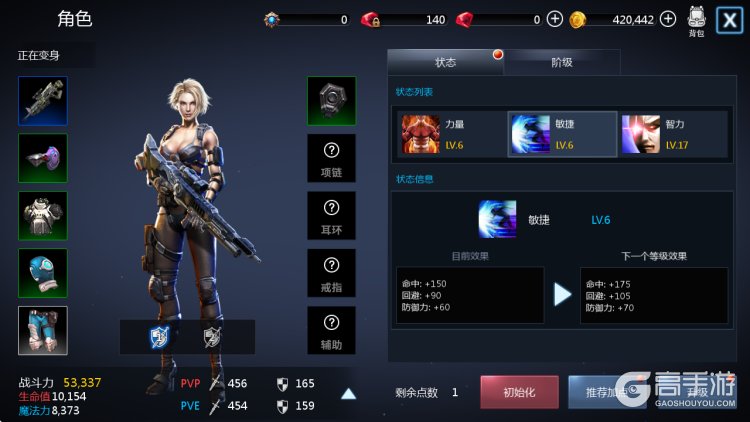Switch to the 阶级 tab
Screen dimensions: 750x422
click(562, 62)
